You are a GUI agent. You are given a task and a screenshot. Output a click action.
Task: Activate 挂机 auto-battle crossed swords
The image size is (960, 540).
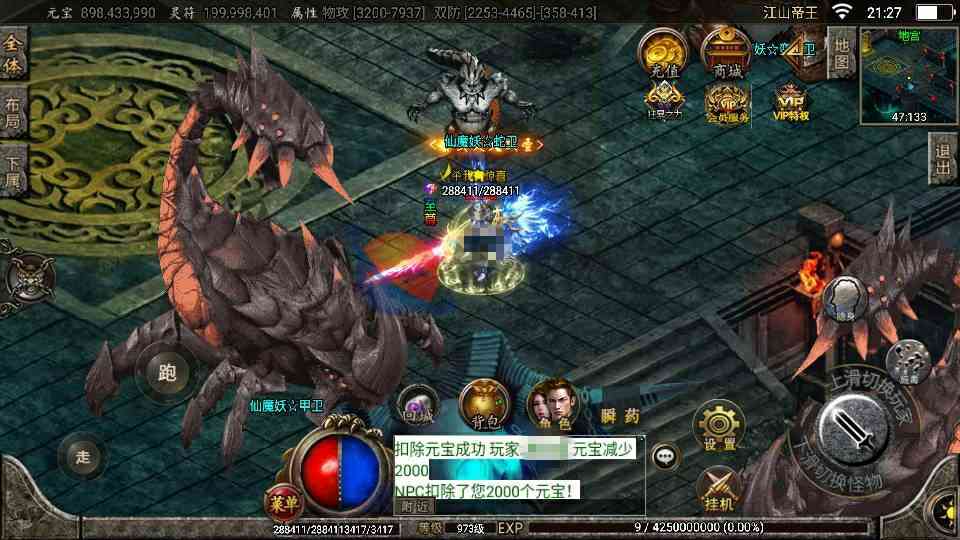click(x=719, y=487)
